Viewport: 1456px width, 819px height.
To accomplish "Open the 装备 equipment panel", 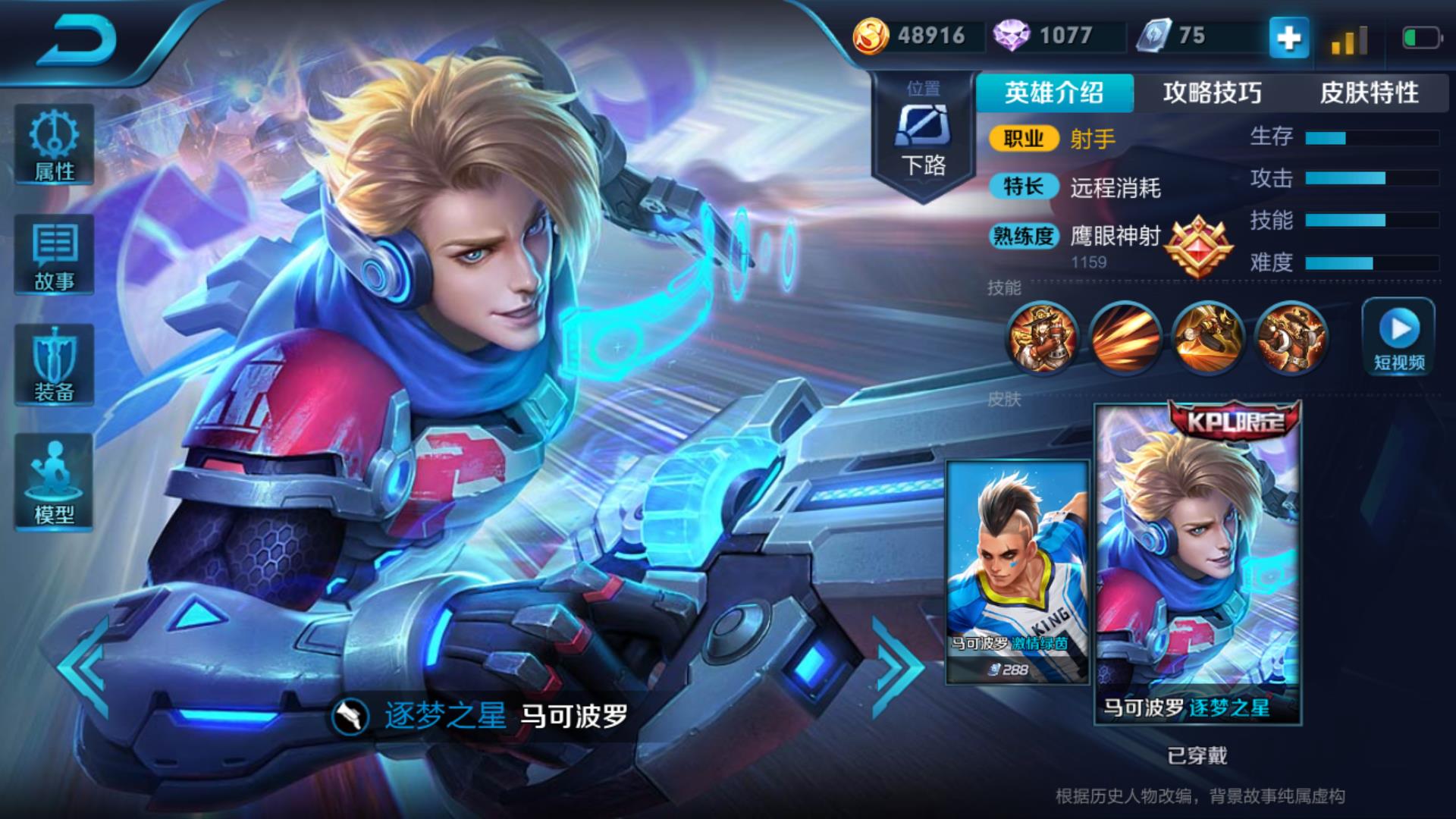I will 54,365.
